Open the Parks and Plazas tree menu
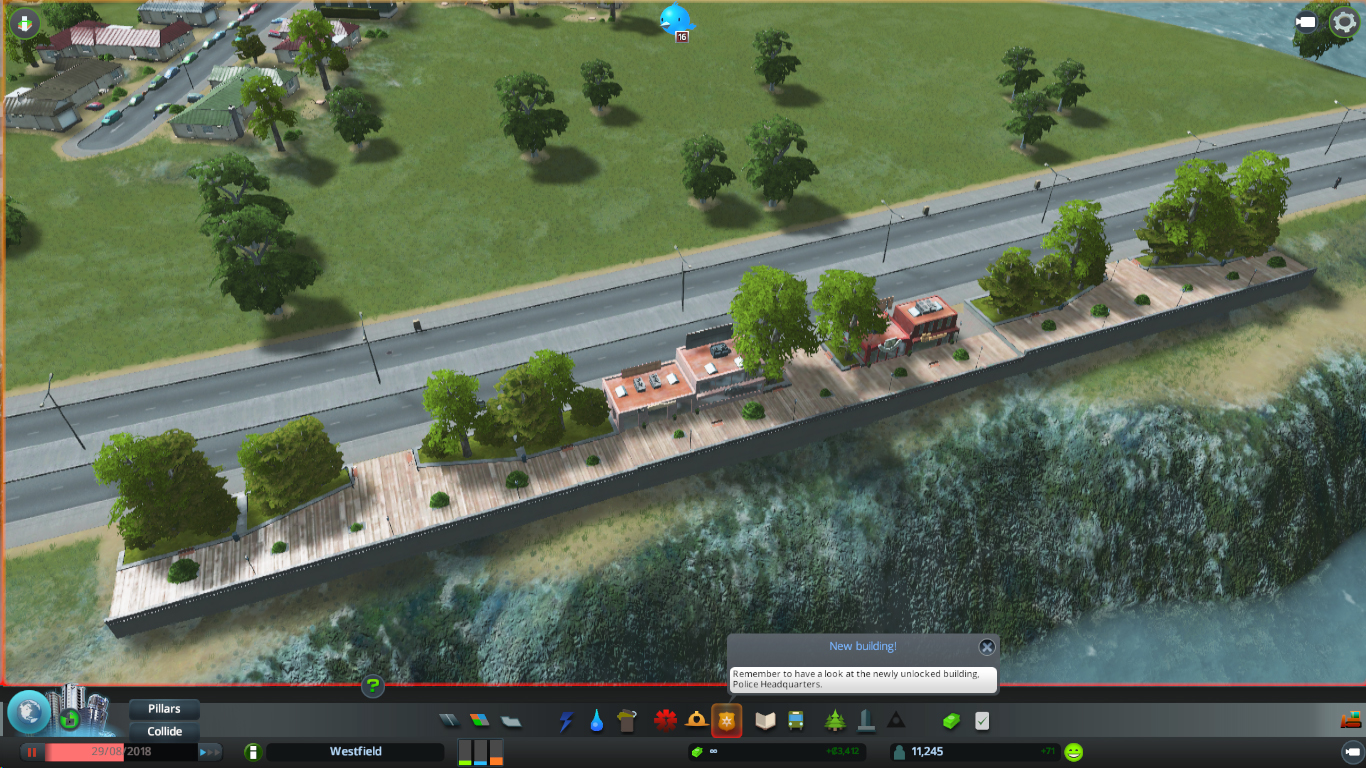The width and height of the screenshot is (1366, 768). (x=833, y=719)
